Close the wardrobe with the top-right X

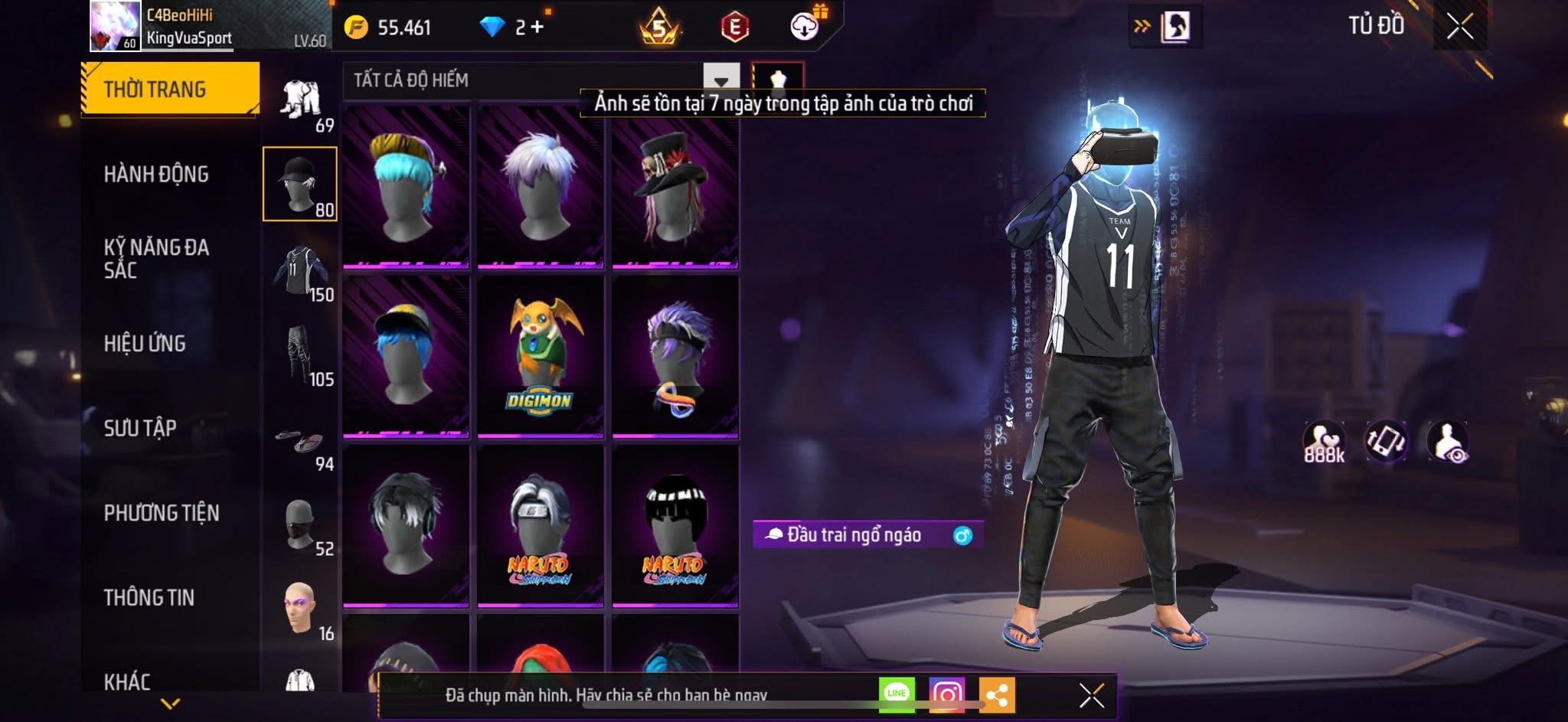coord(1459,27)
